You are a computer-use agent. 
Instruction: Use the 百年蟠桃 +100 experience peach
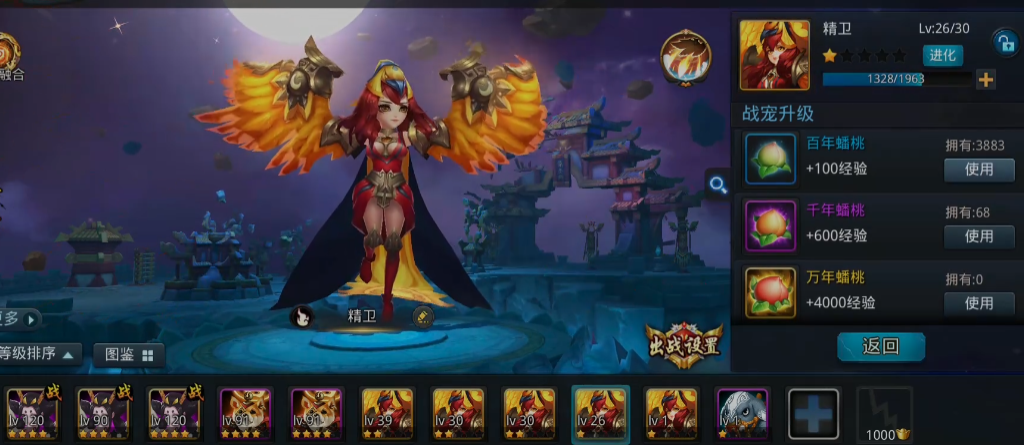click(978, 170)
